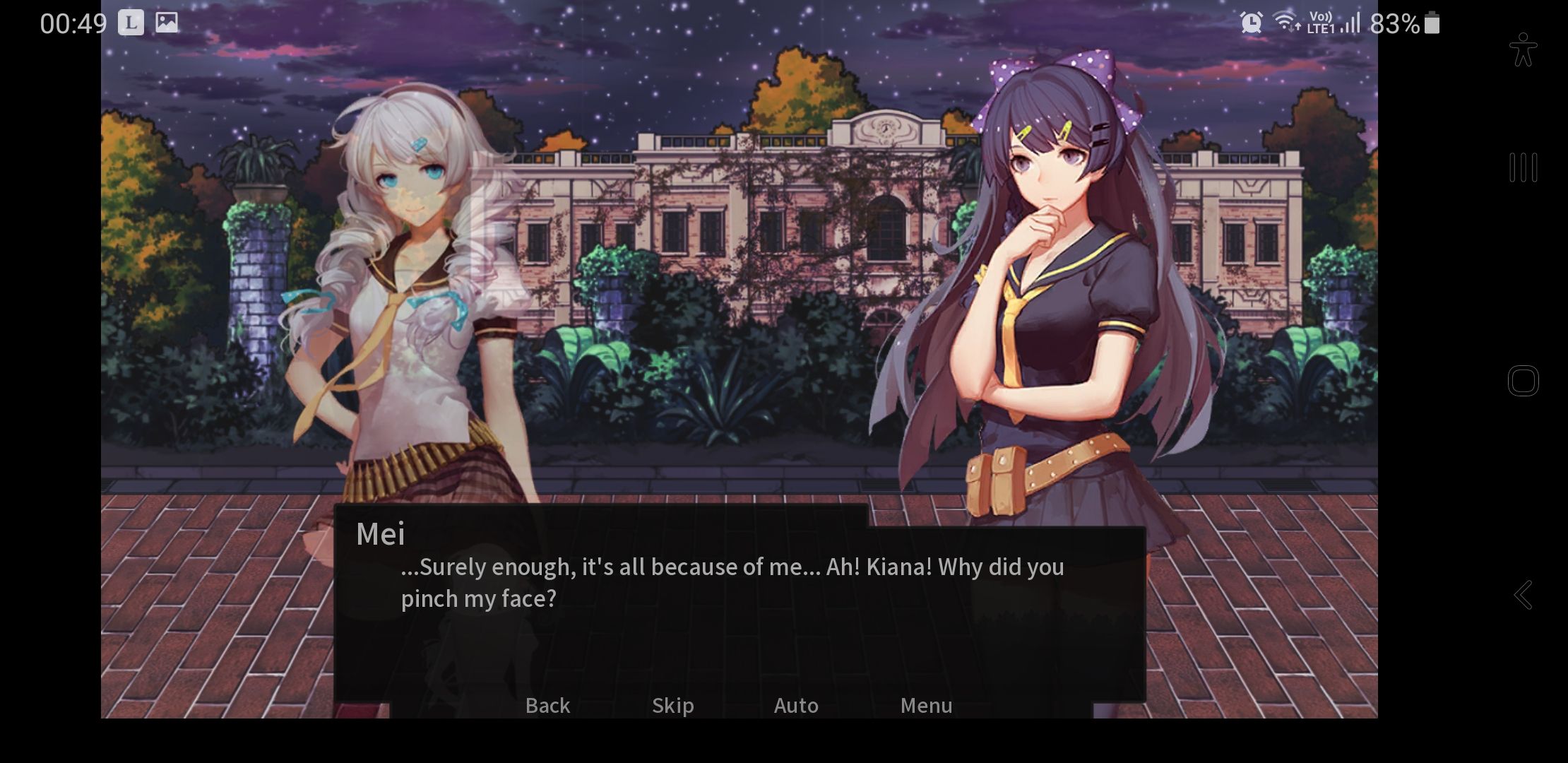Tap the accessibility shortcut icon
This screenshot has height=763, width=1568.
1523,49
